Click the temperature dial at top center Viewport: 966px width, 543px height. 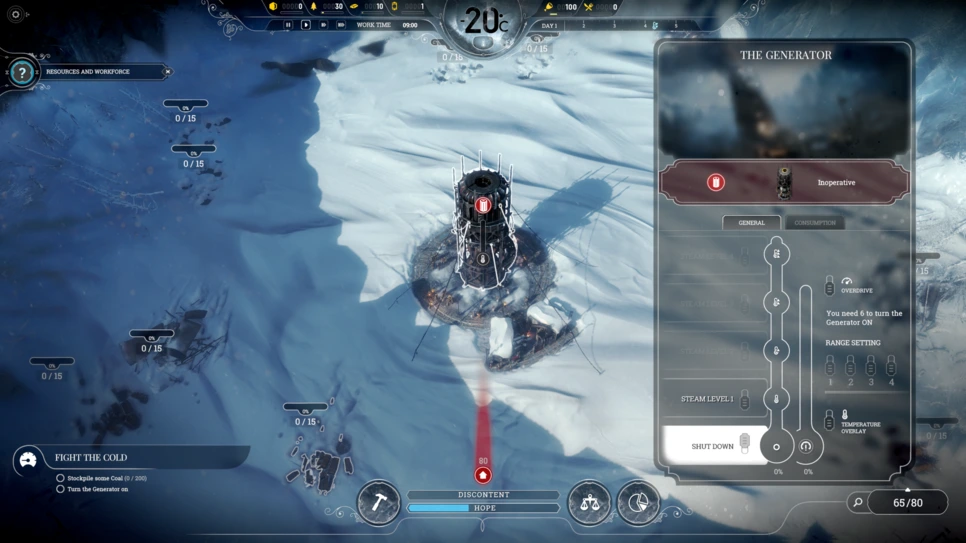point(483,22)
